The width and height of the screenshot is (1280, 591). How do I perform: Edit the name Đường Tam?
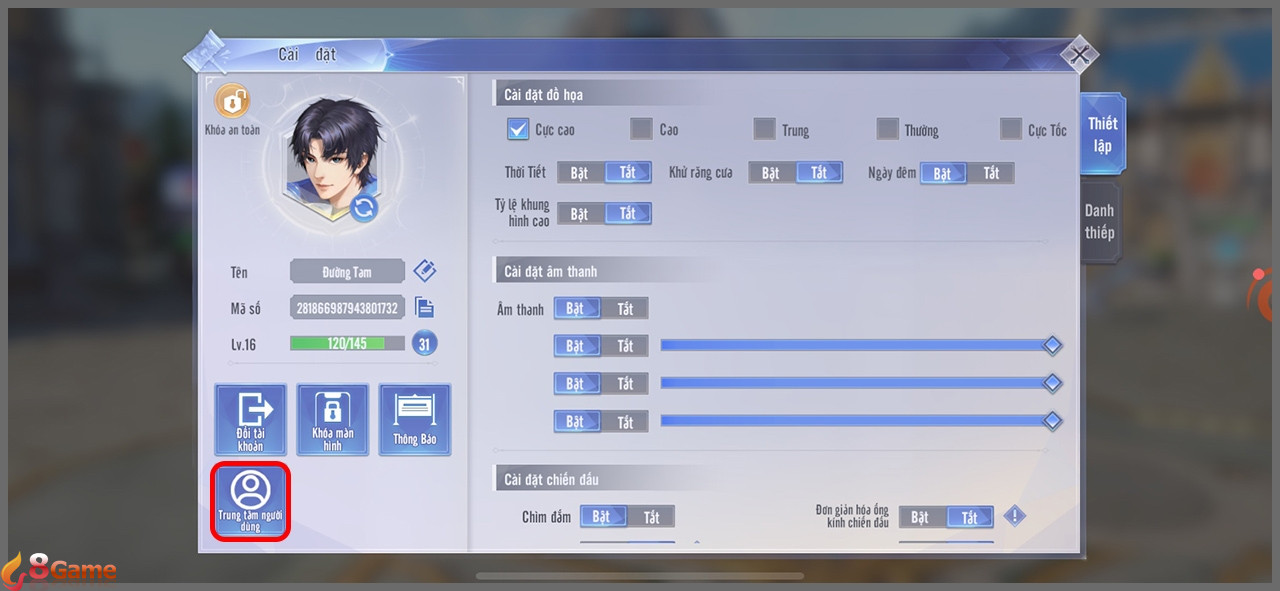point(425,271)
